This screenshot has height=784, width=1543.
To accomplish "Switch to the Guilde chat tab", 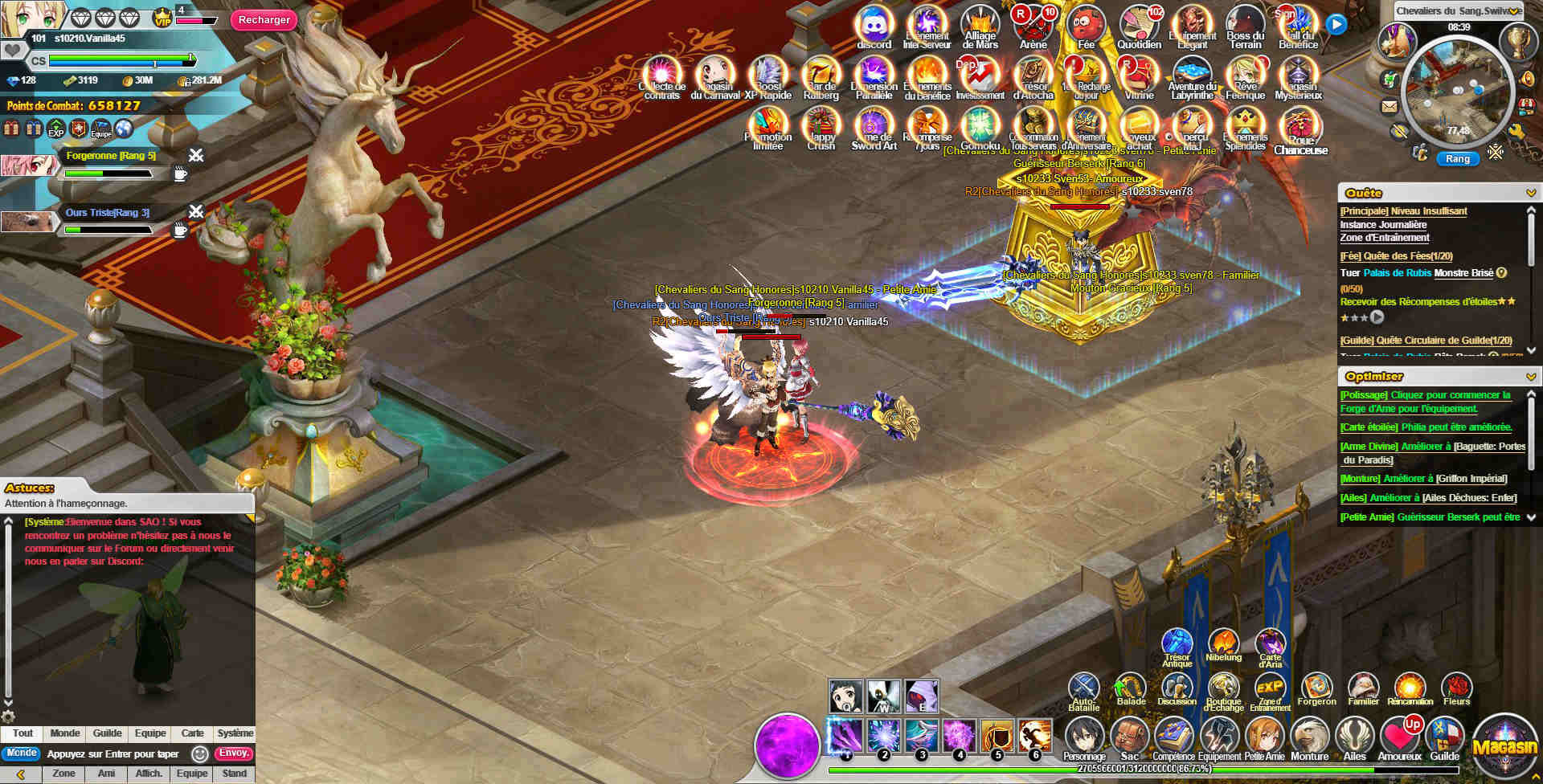I will (x=106, y=733).
